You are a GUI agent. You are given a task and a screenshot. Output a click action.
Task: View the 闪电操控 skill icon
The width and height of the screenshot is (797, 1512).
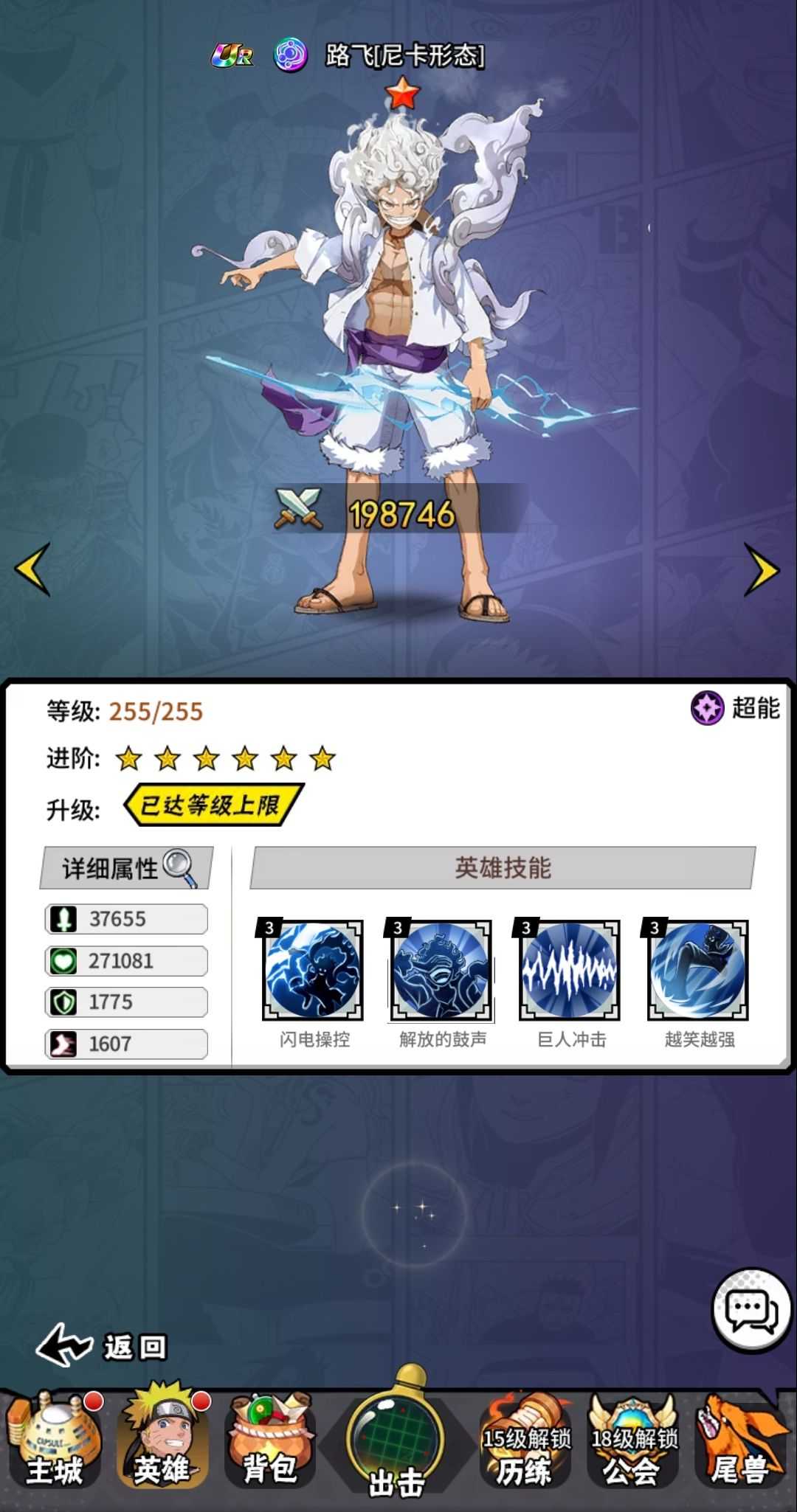pyautogui.click(x=313, y=970)
